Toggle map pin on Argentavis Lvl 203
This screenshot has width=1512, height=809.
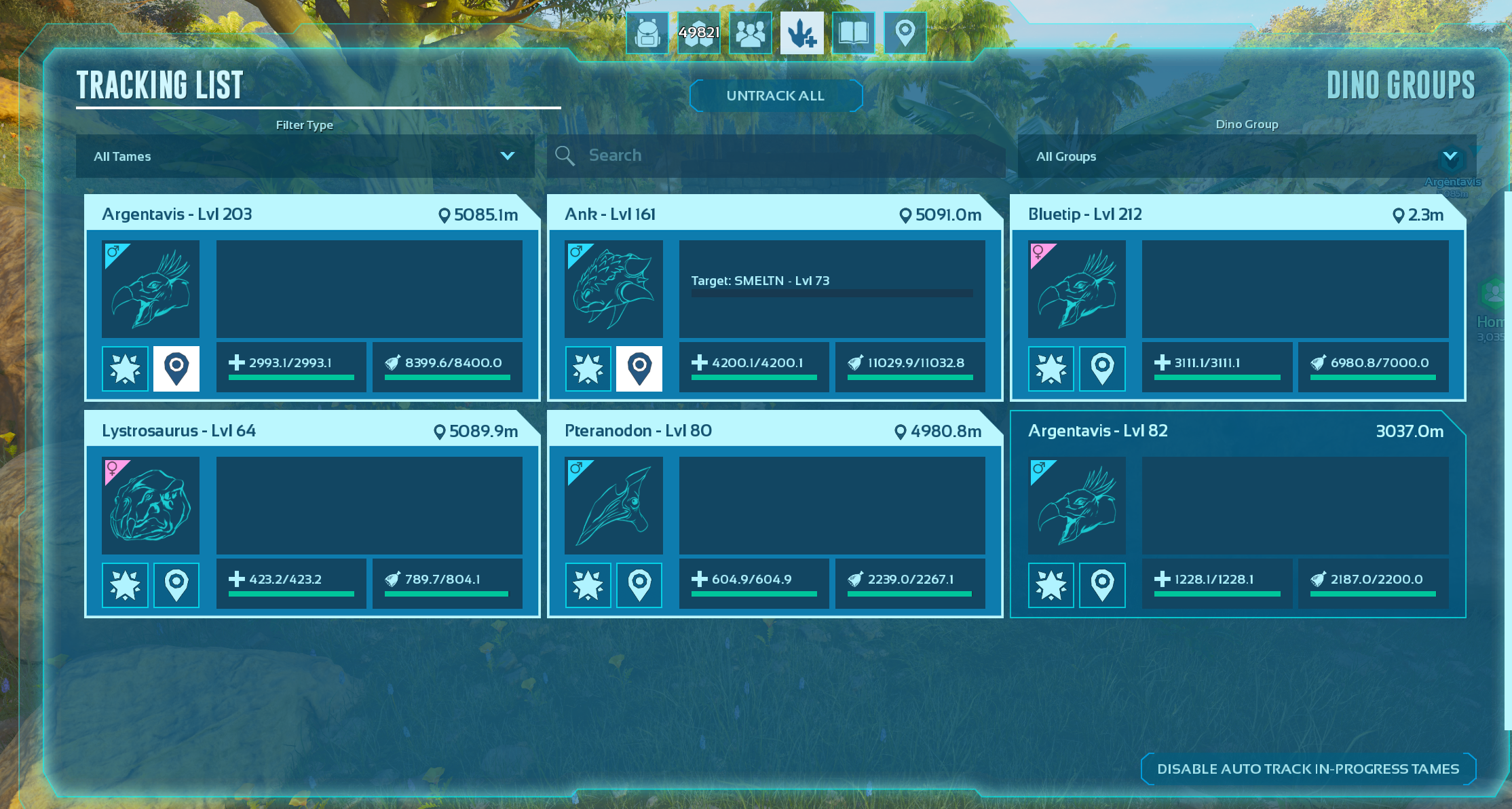coord(176,369)
